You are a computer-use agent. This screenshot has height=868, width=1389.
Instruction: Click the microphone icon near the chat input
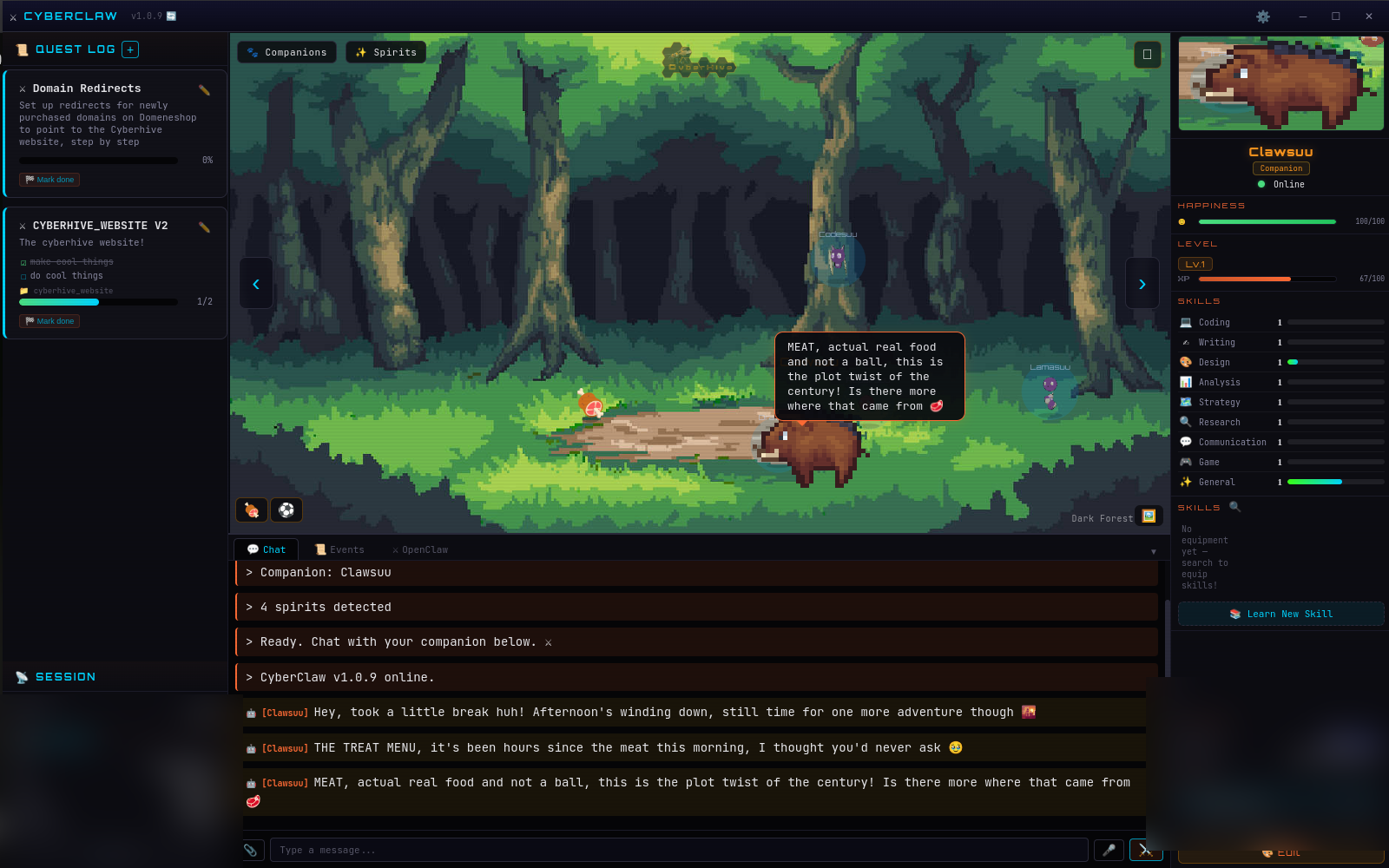pos(1109,850)
